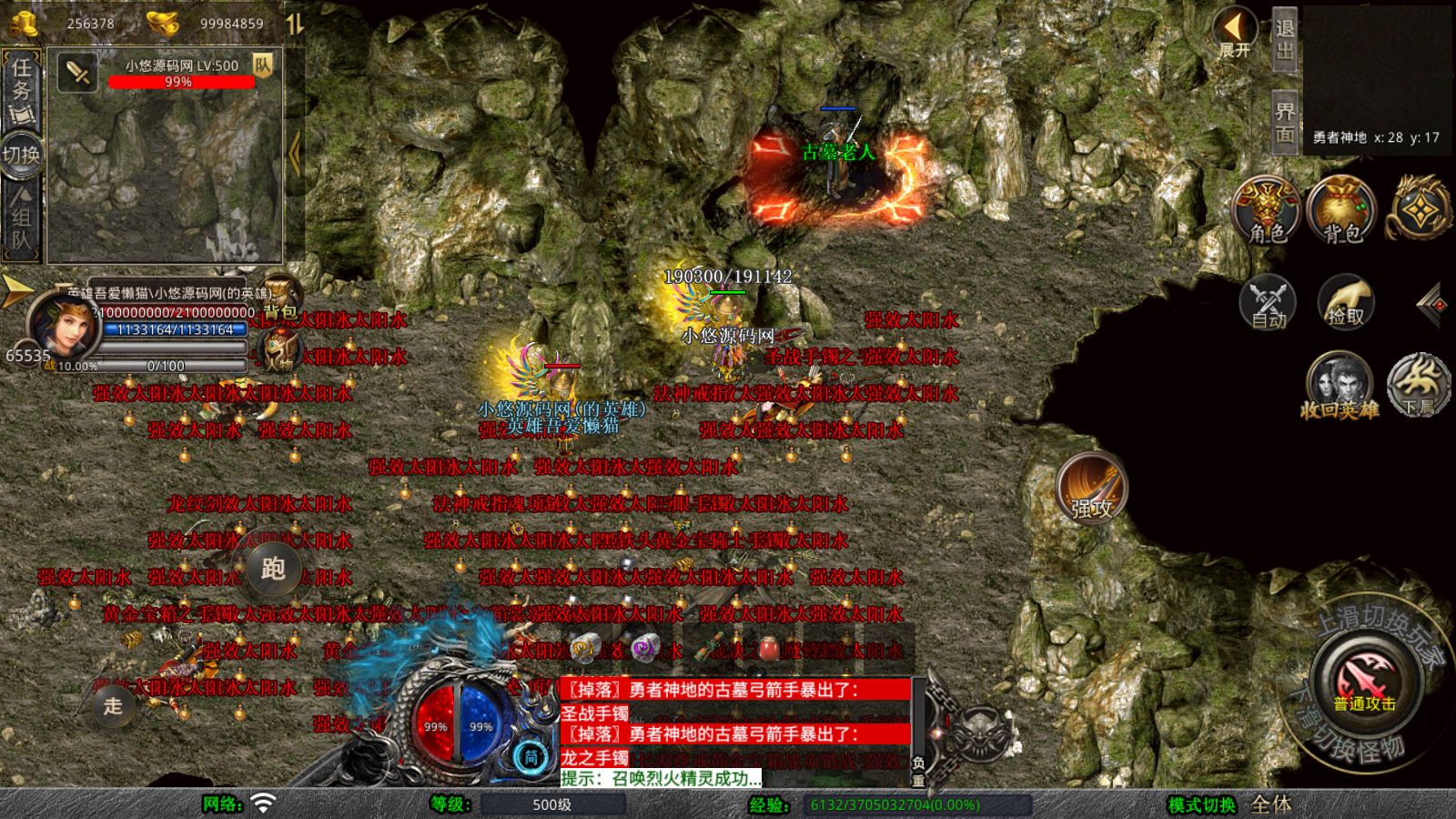The image size is (1456, 819).
Task: Tap the 展开 expand arrow
Action: tap(1235, 35)
